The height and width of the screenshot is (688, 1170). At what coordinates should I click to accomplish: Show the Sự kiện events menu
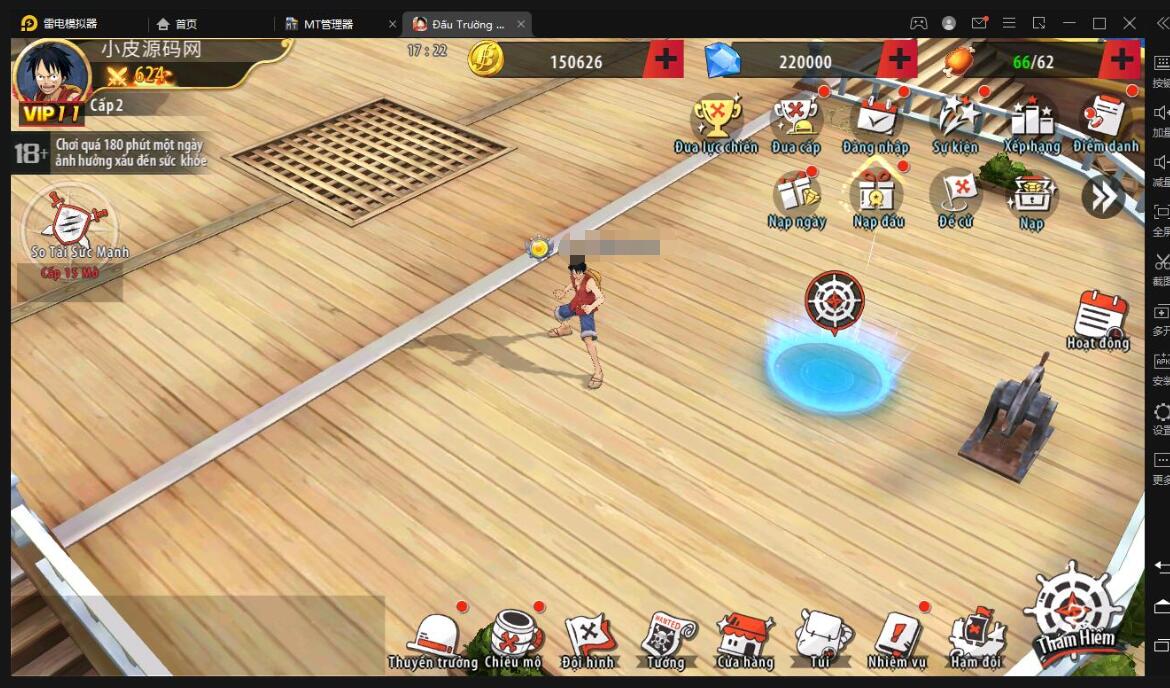[x=955, y=120]
